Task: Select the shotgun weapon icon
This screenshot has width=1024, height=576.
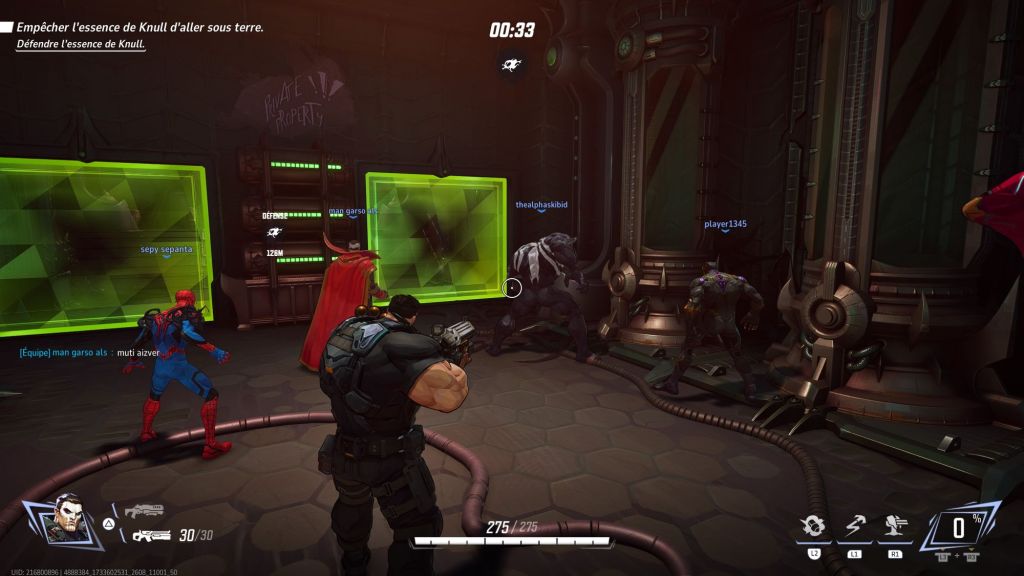Action: point(144,511)
